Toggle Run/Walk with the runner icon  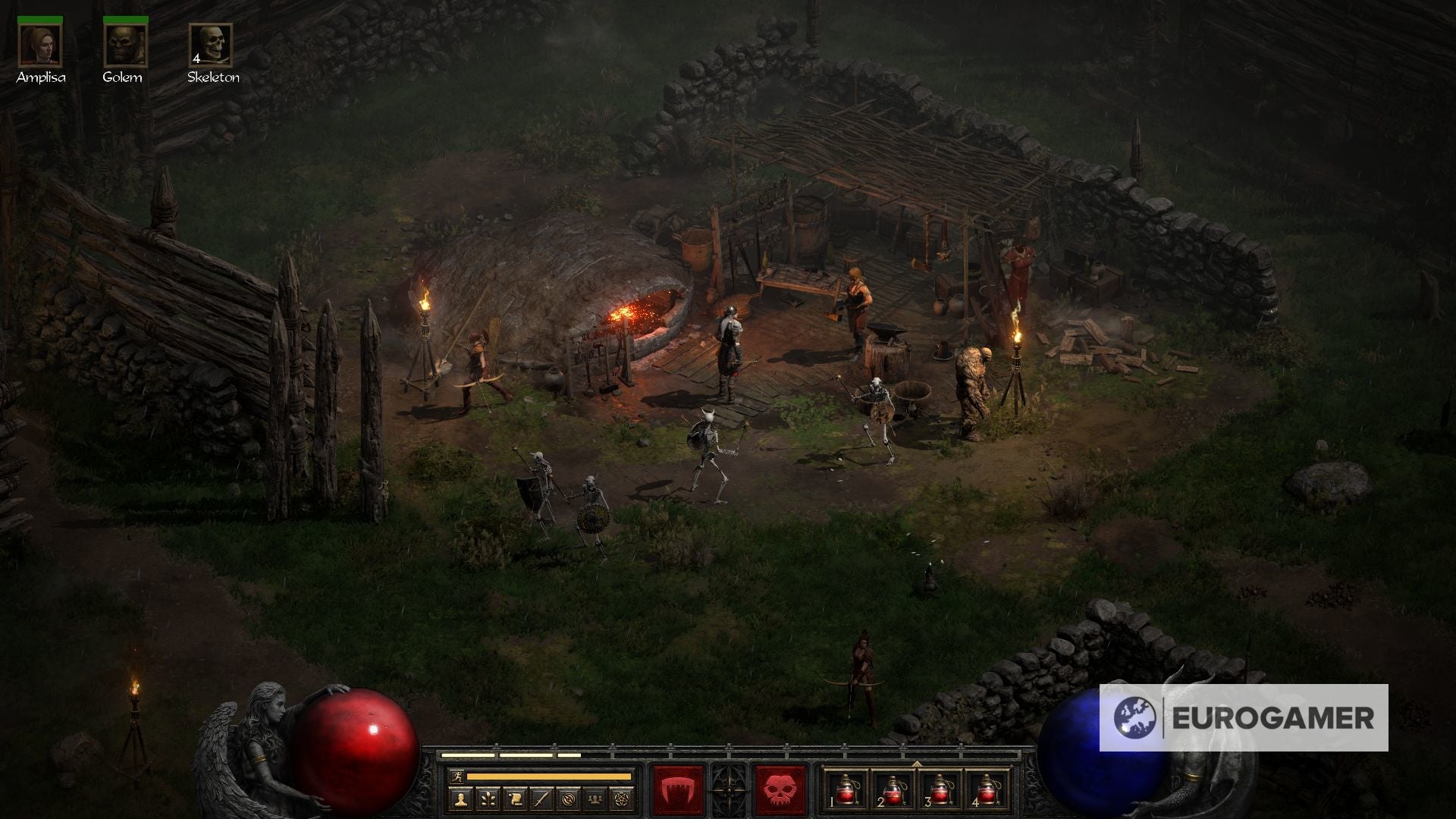456,777
